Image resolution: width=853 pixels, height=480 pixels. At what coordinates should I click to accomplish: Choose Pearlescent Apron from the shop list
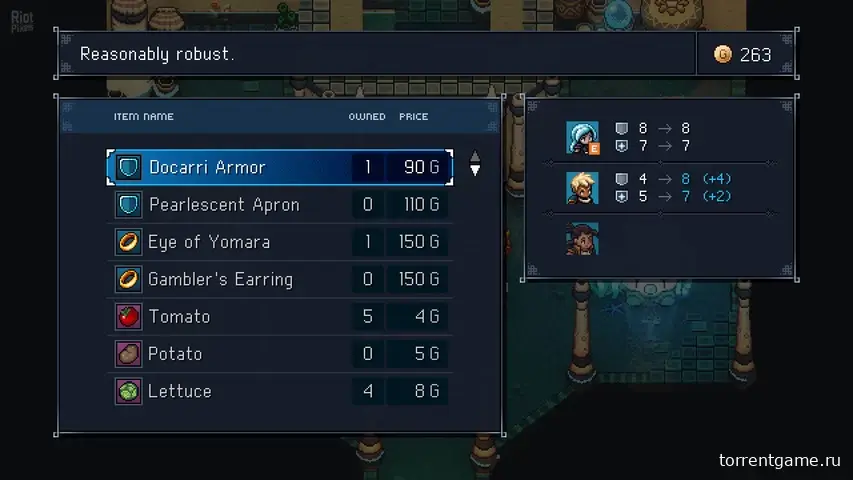[279, 205]
